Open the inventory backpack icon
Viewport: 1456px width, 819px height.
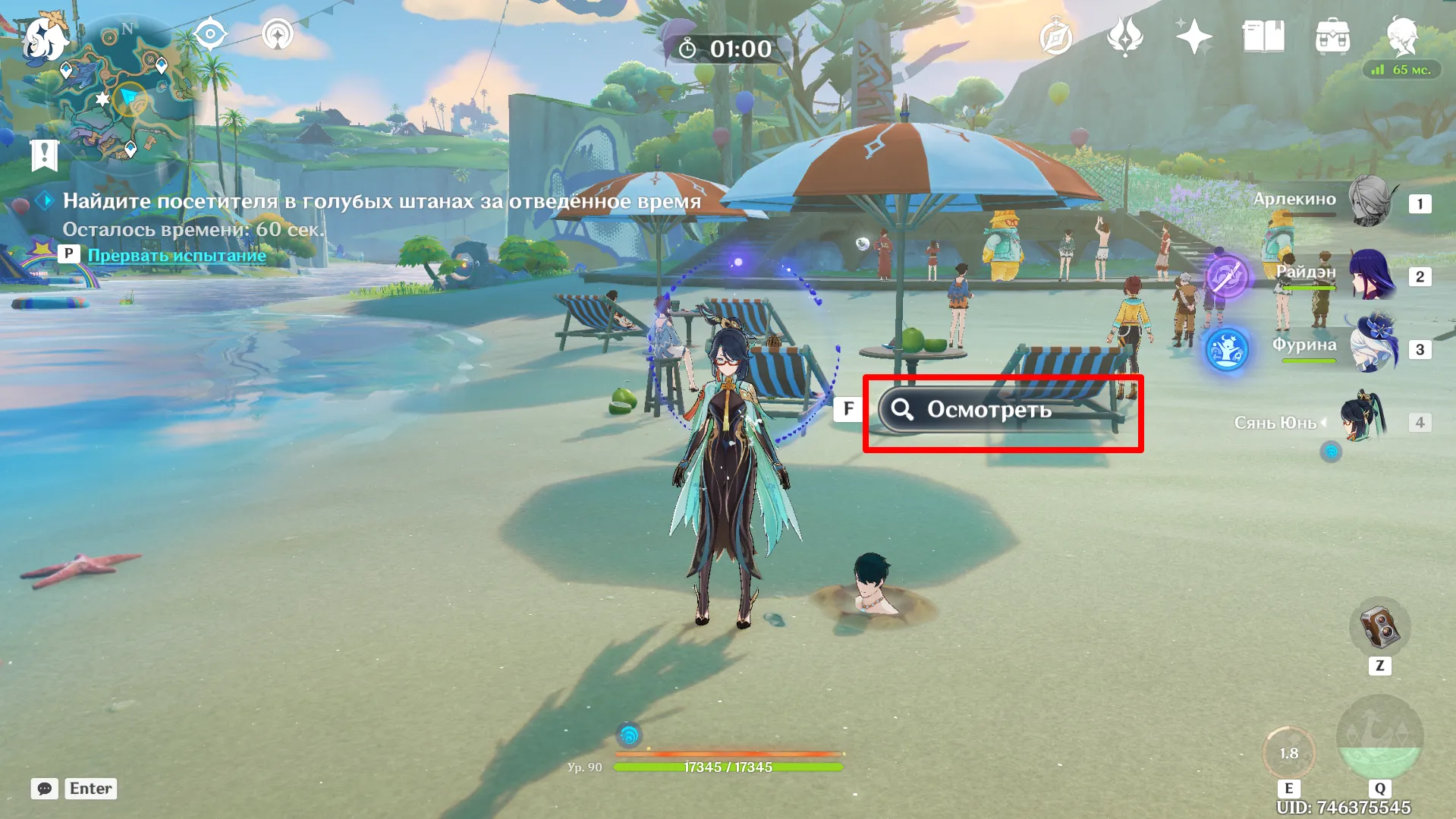pos(1332,36)
